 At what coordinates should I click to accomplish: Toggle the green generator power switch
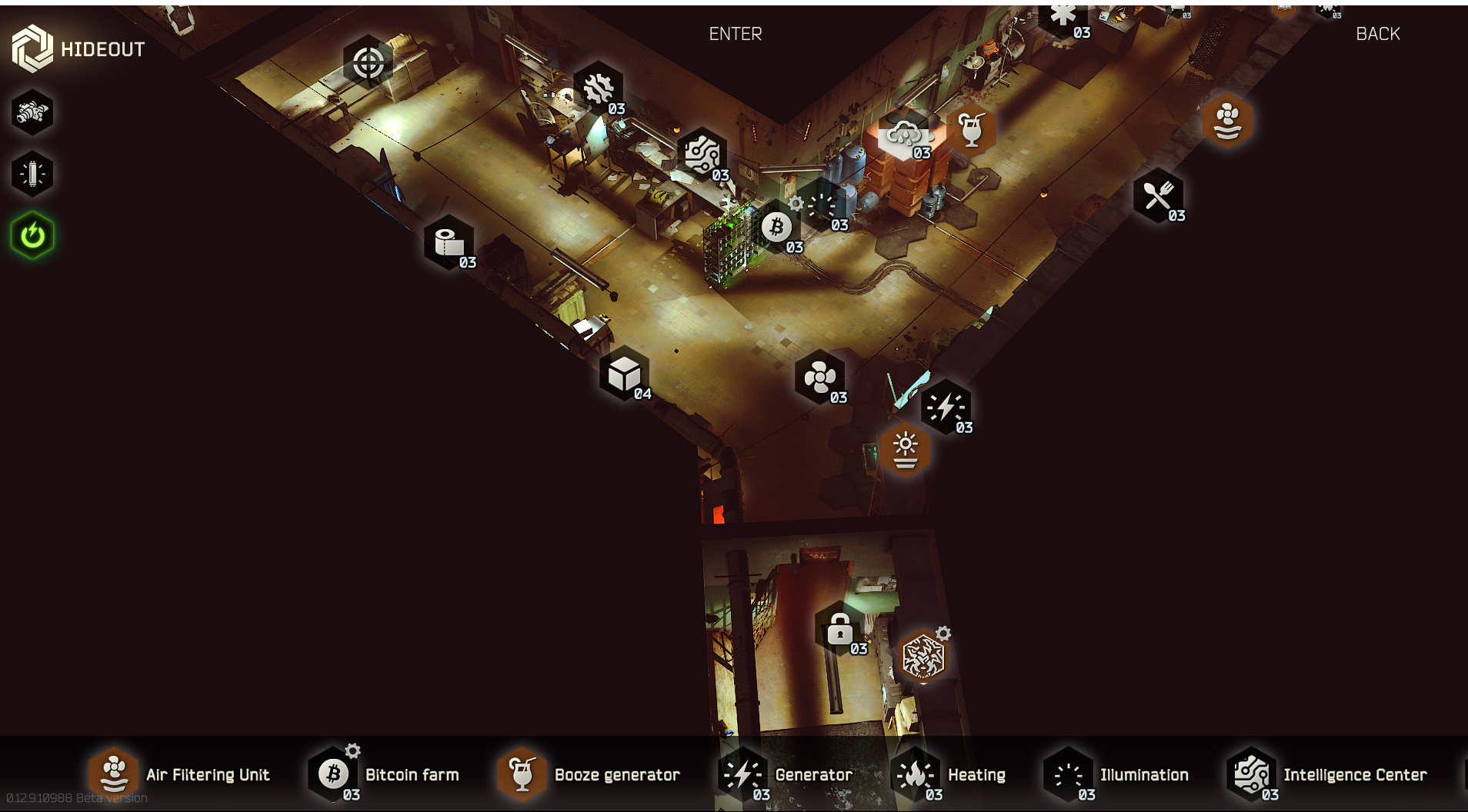pyautogui.click(x=32, y=235)
